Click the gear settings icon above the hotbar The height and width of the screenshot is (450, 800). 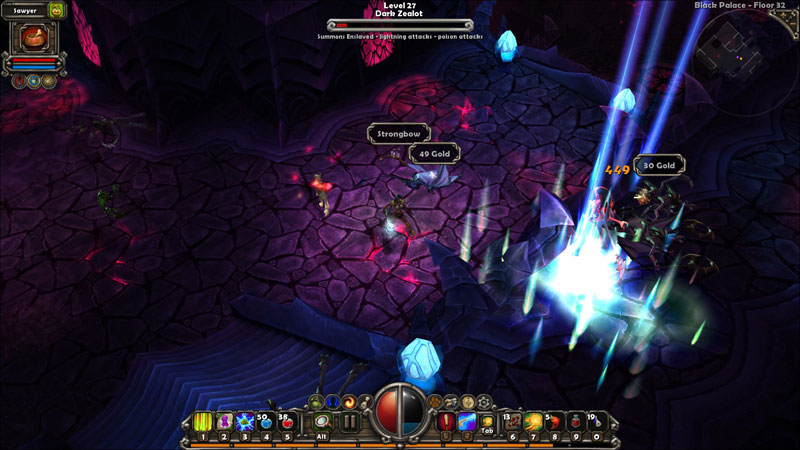(484, 401)
